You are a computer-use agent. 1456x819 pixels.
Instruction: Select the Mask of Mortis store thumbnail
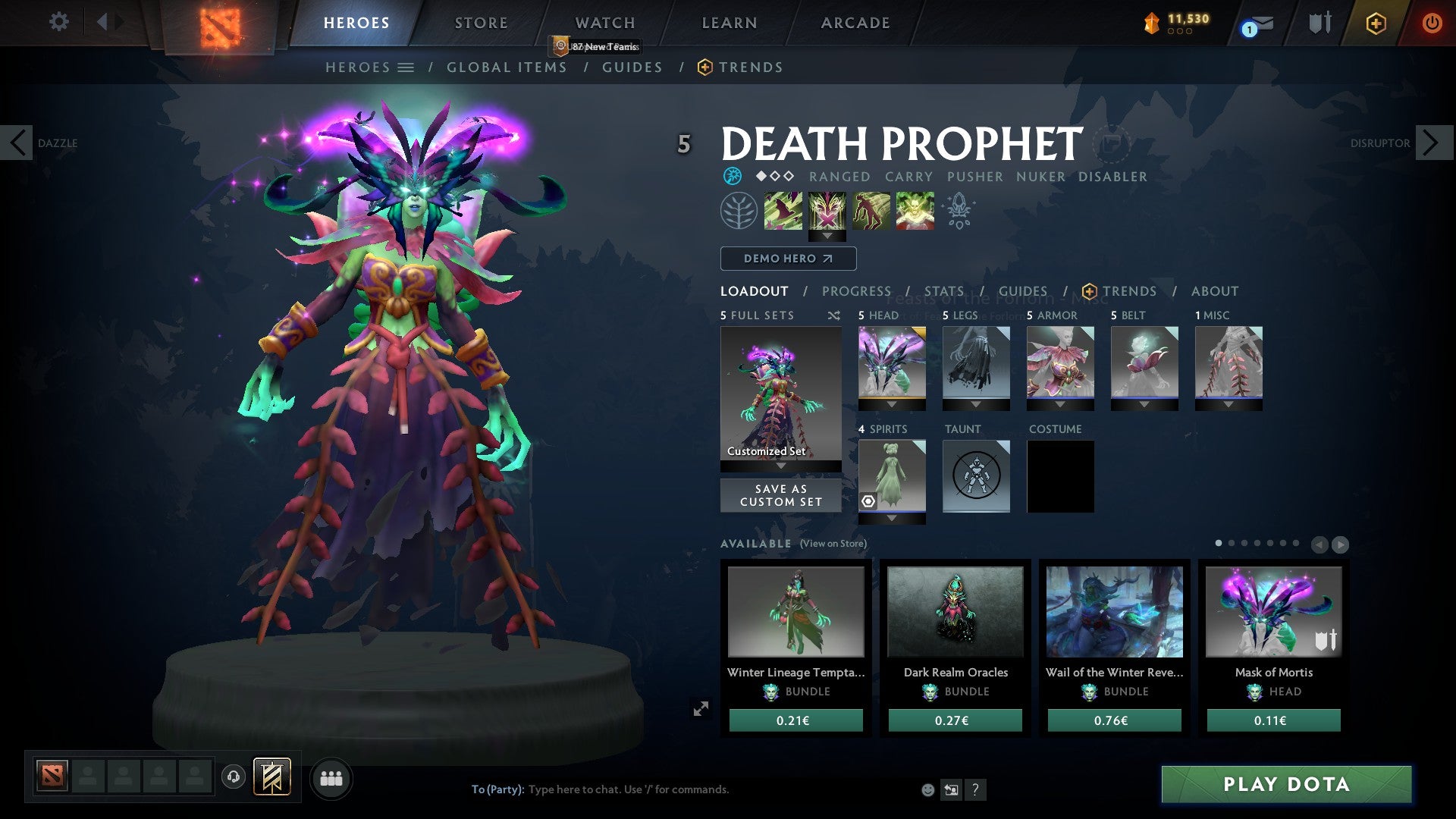click(1272, 611)
